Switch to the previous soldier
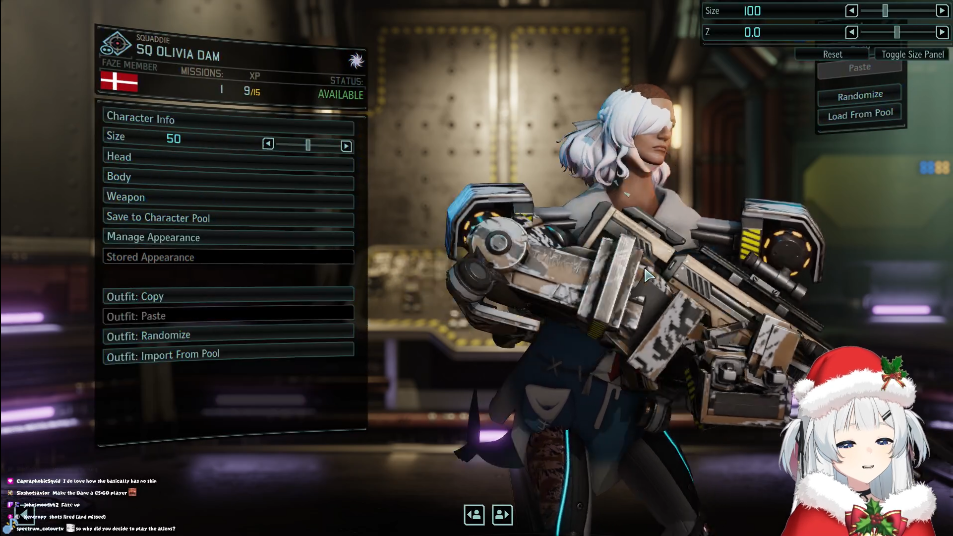953x536 pixels. pyautogui.click(x=474, y=514)
